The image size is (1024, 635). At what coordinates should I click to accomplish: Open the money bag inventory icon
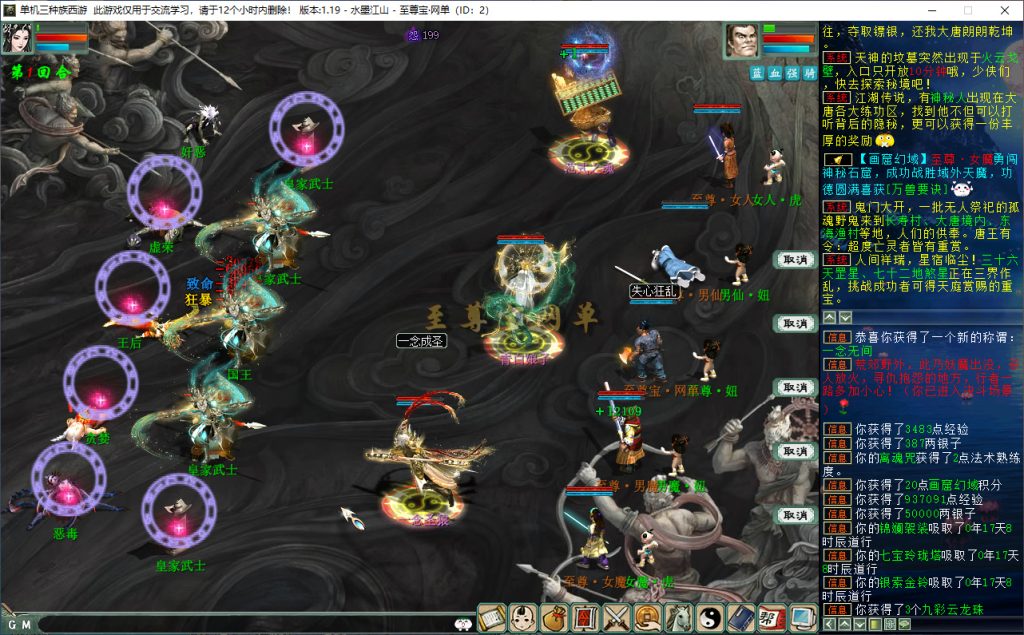pos(554,618)
